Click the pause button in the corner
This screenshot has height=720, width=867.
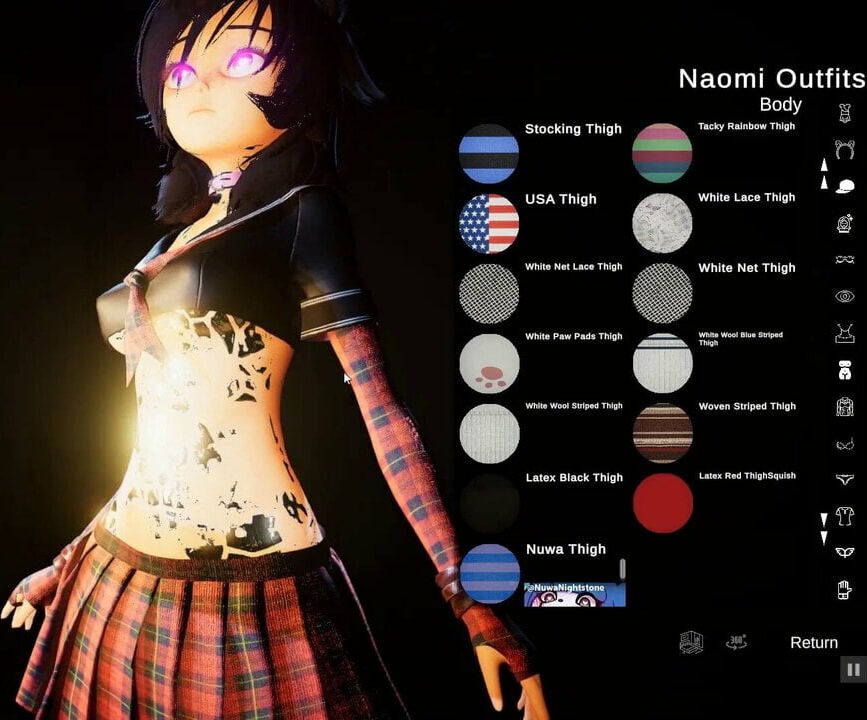853,670
